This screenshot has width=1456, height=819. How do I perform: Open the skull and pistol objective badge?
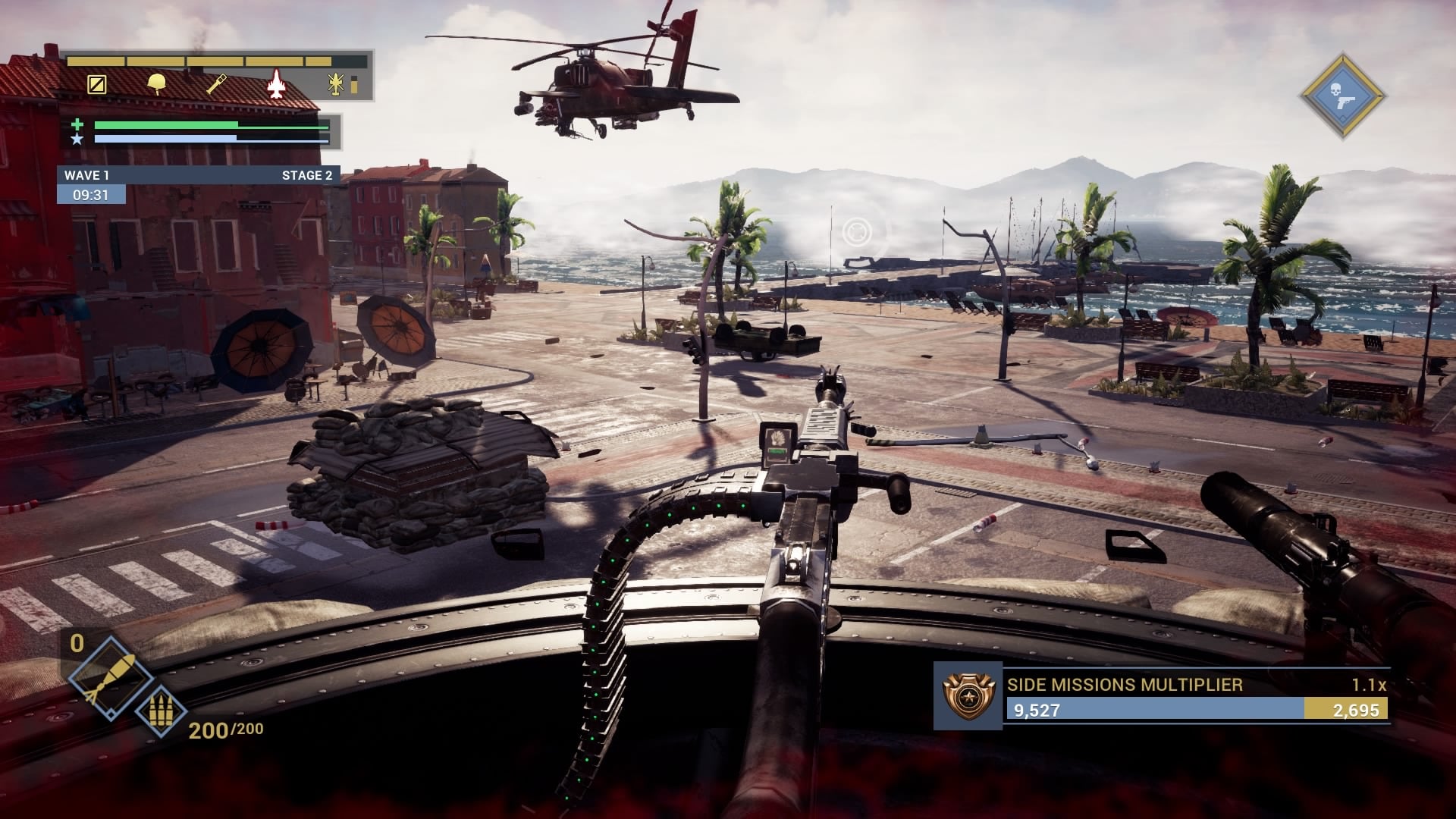(1343, 96)
